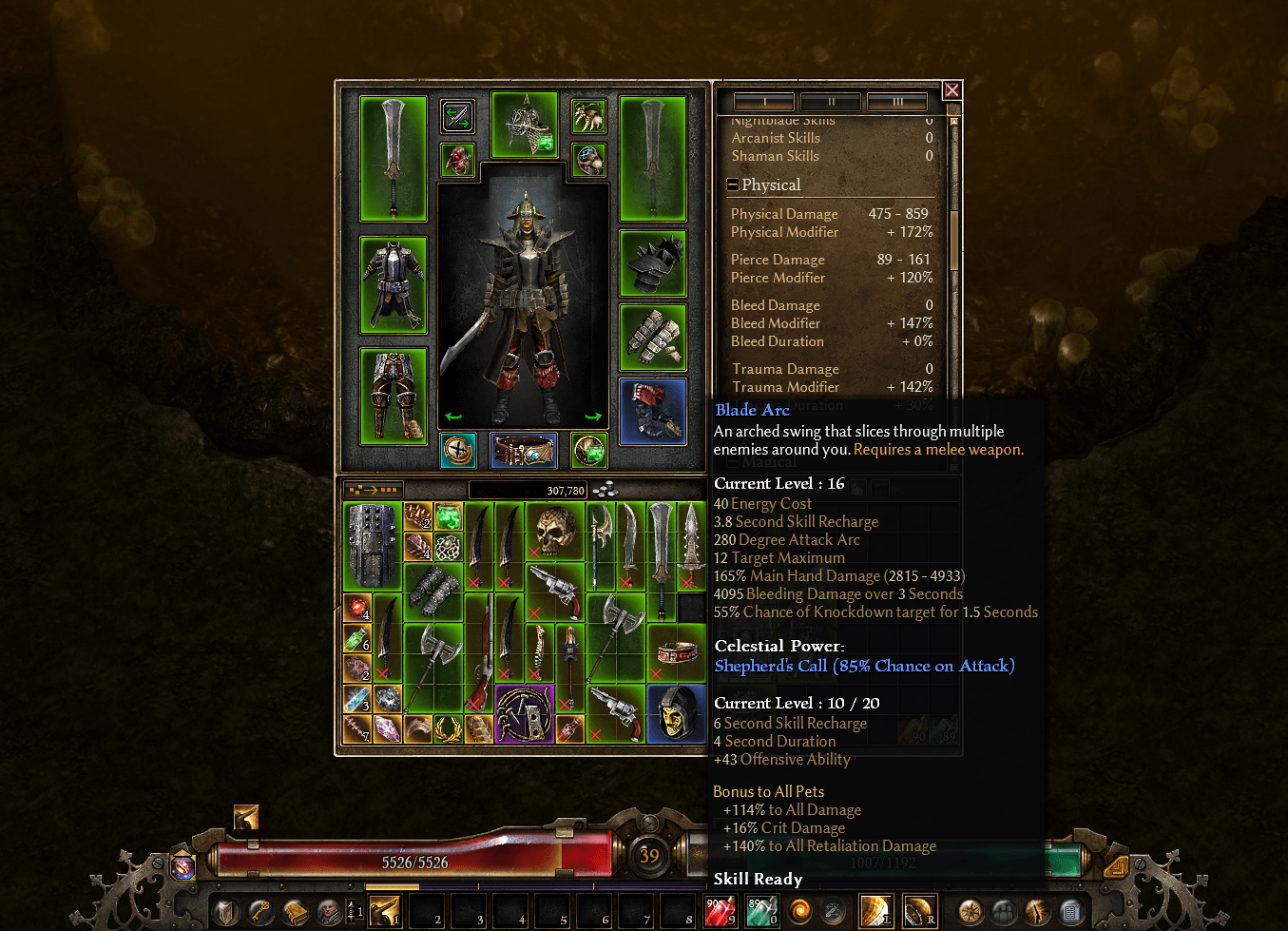Open the map compass icon at bottom right
1288x931 pixels.
969,913
